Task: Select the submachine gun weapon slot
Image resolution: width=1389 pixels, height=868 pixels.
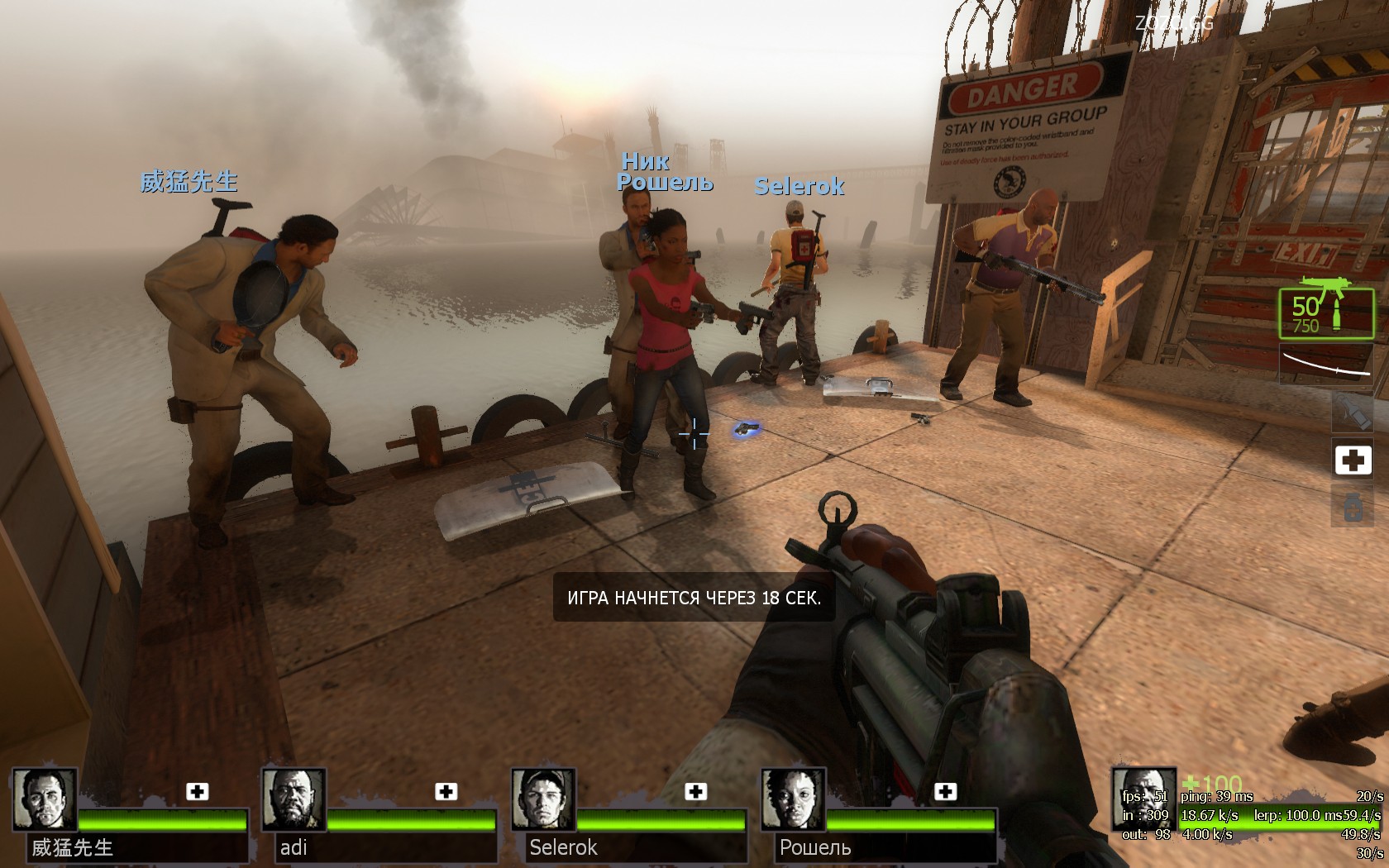Action: point(1327,313)
